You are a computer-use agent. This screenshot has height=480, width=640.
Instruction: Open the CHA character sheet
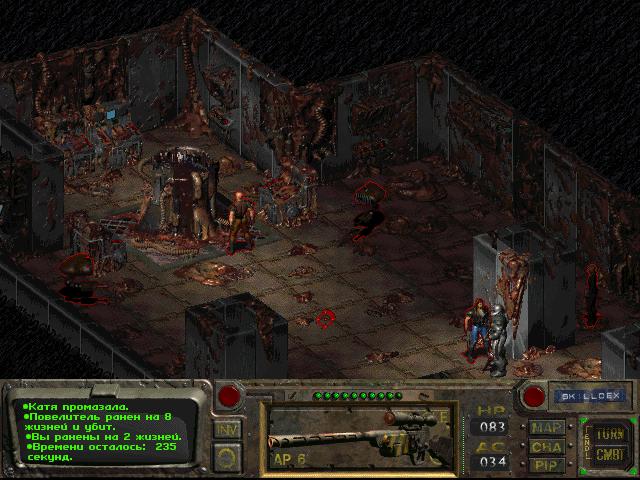tap(546, 446)
